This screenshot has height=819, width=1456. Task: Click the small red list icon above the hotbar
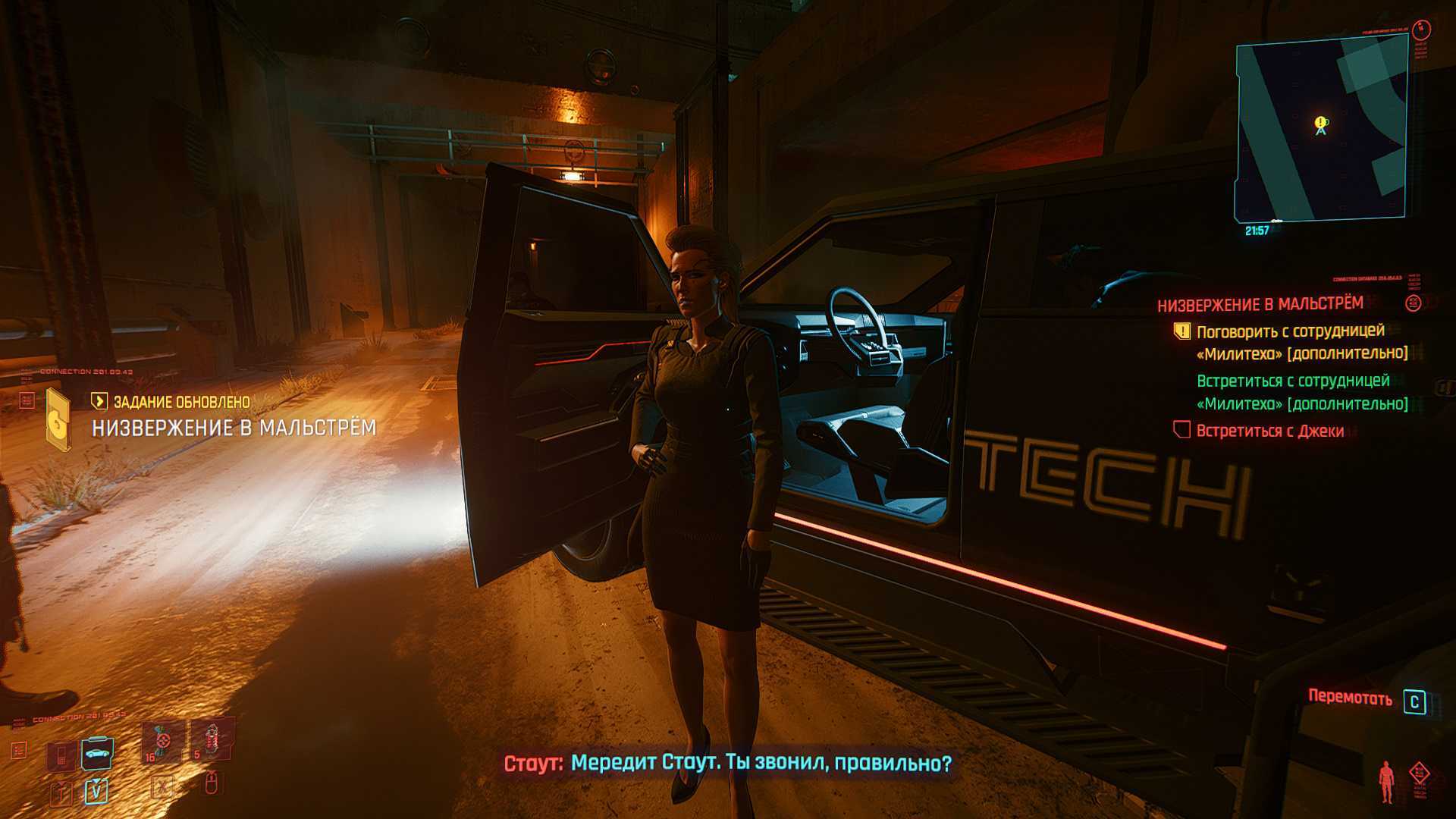pos(18,751)
